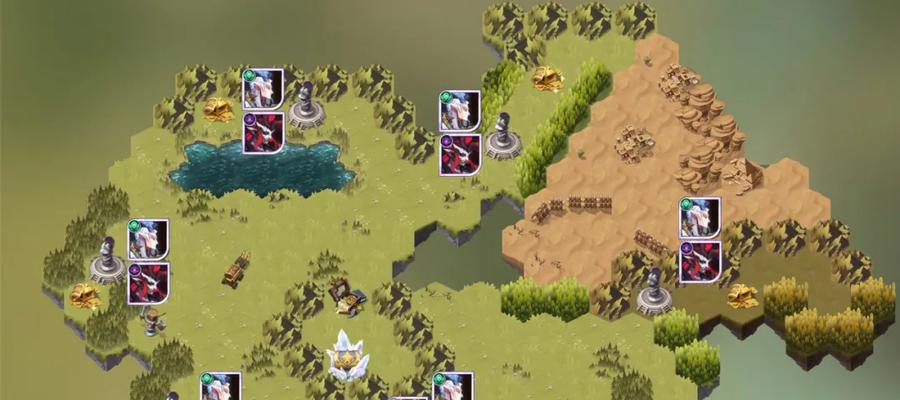Pick the red demon portrait at the desert's edge
This screenshot has height=400, width=900.
click(x=700, y=262)
